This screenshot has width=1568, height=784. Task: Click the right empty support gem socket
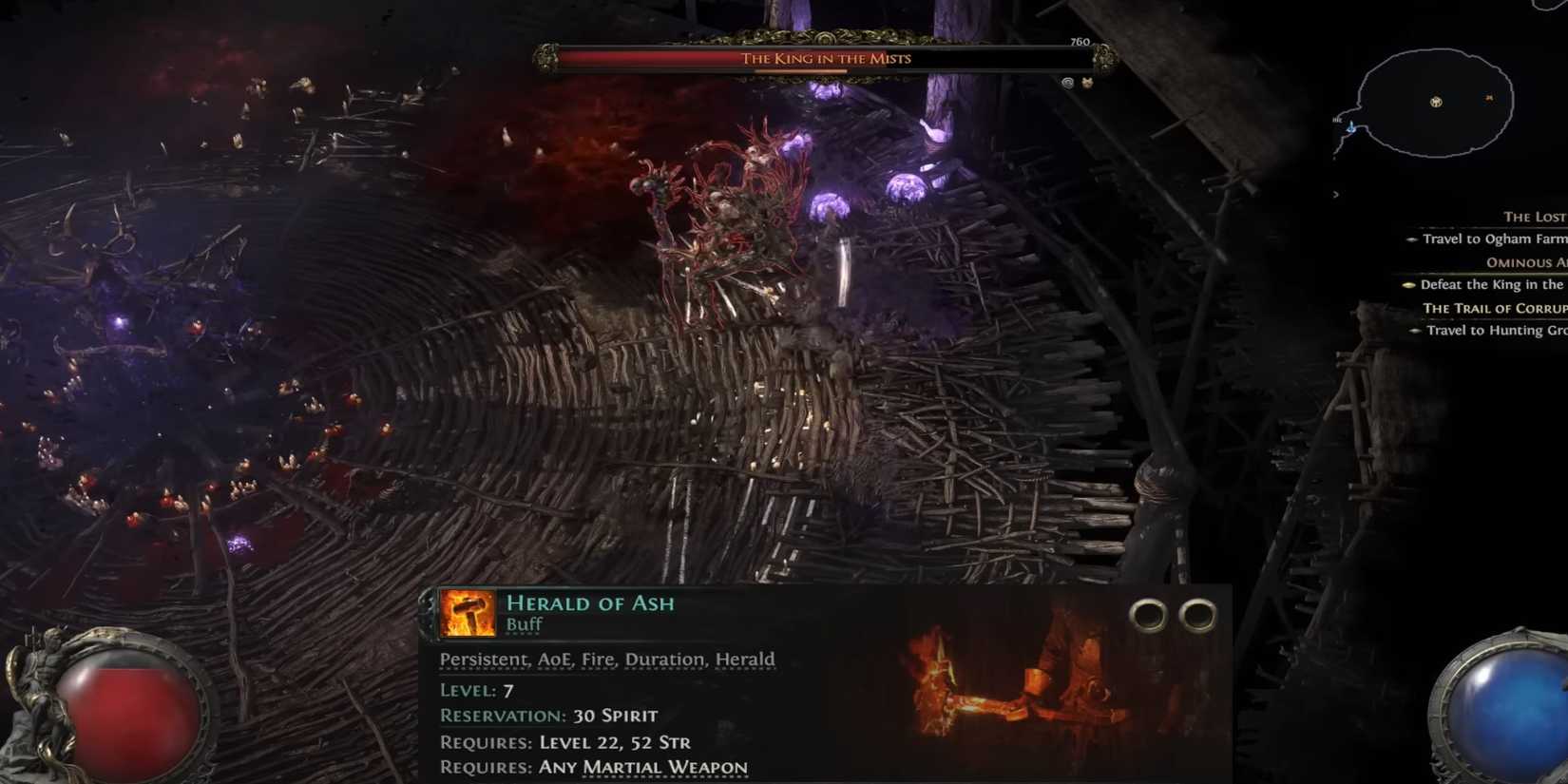(1199, 613)
